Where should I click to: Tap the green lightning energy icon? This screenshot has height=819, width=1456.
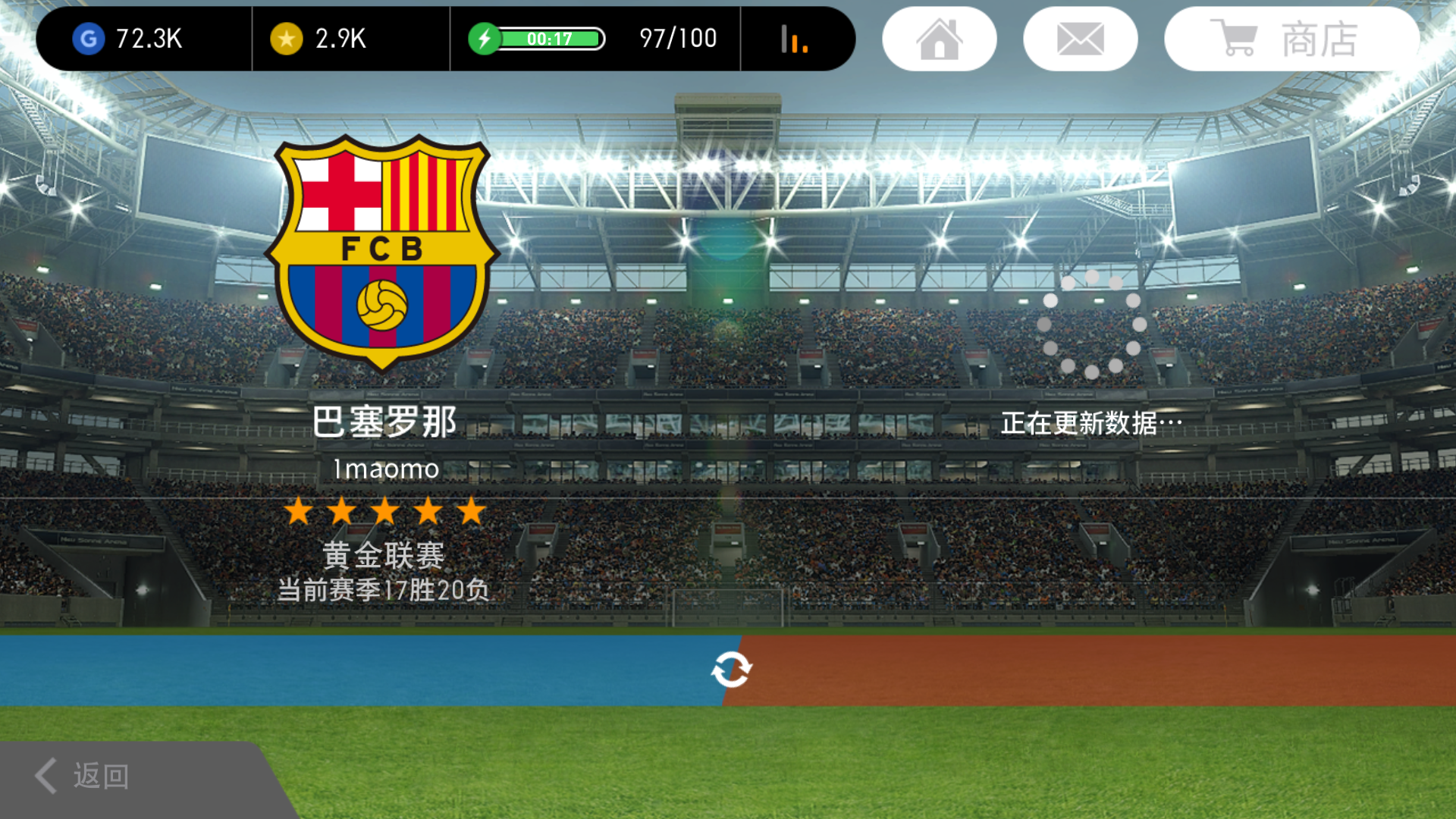click(484, 39)
